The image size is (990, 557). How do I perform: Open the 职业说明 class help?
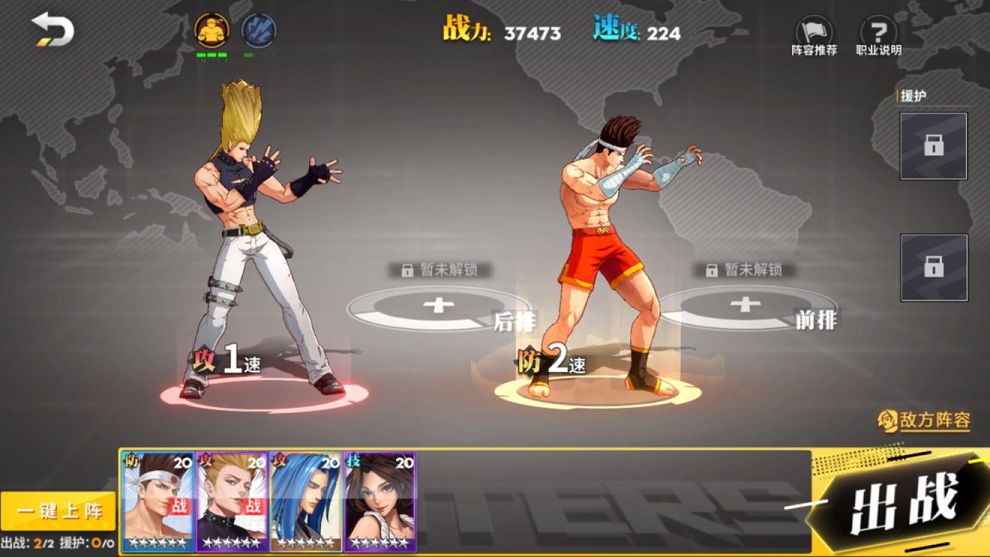tap(878, 36)
